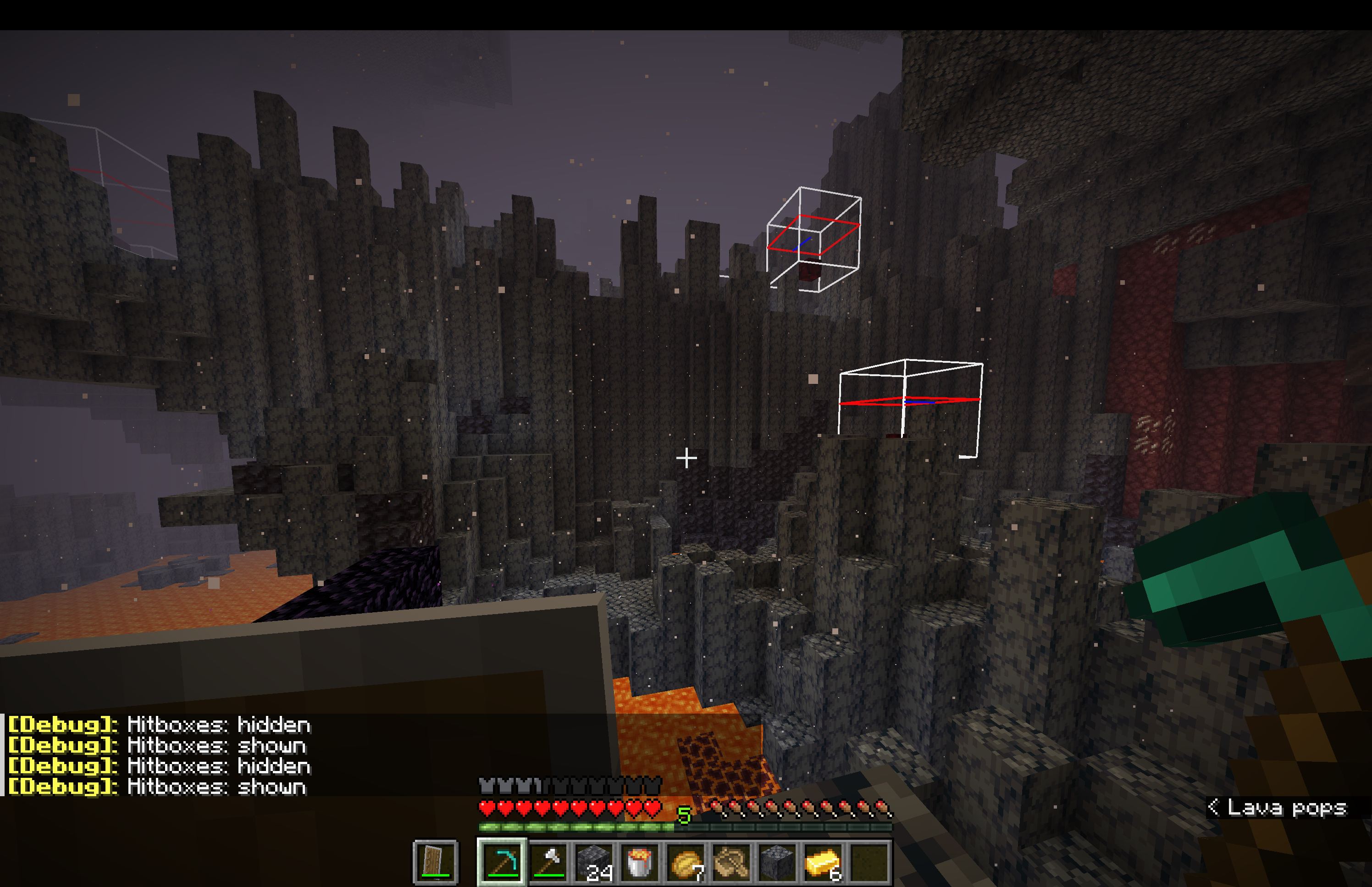This screenshot has width=1372, height=887.
Task: Select the lava bucket slot
Action: pos(640,862)
